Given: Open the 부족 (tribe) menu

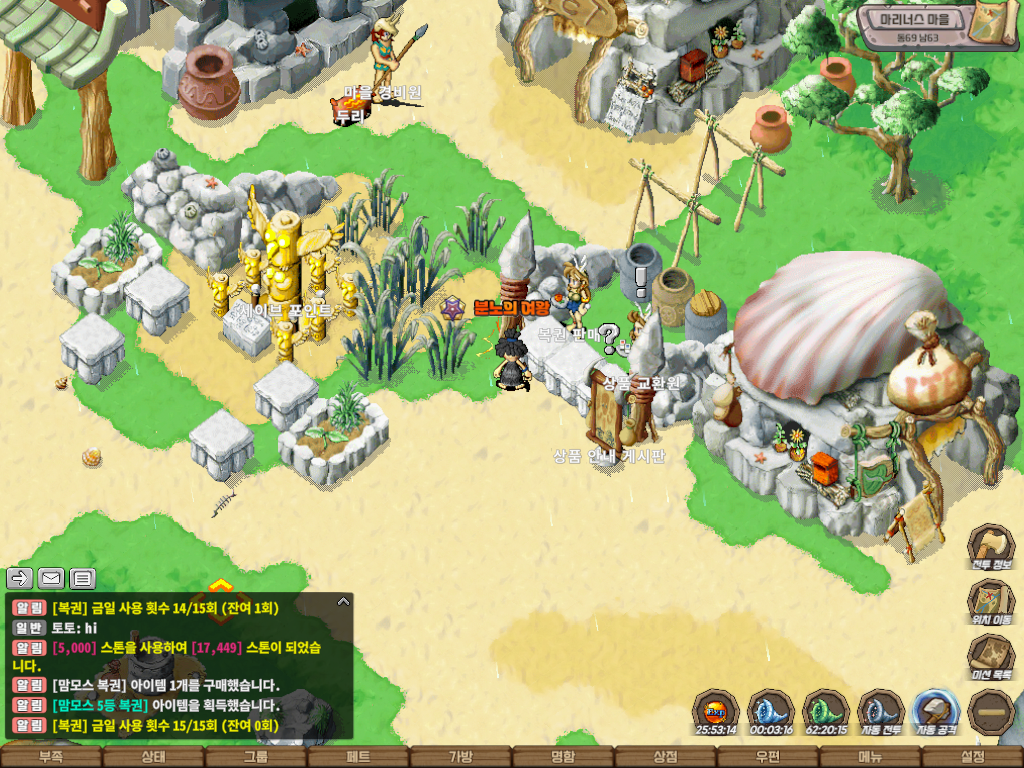Looking at the screenshot, I should click(x=50, y=757).
